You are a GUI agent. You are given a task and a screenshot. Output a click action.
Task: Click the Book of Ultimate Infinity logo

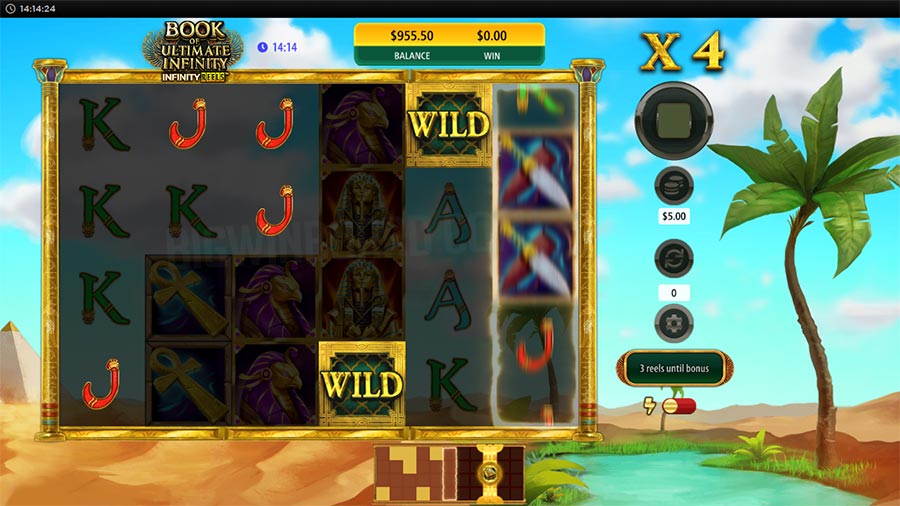point(193,50)
